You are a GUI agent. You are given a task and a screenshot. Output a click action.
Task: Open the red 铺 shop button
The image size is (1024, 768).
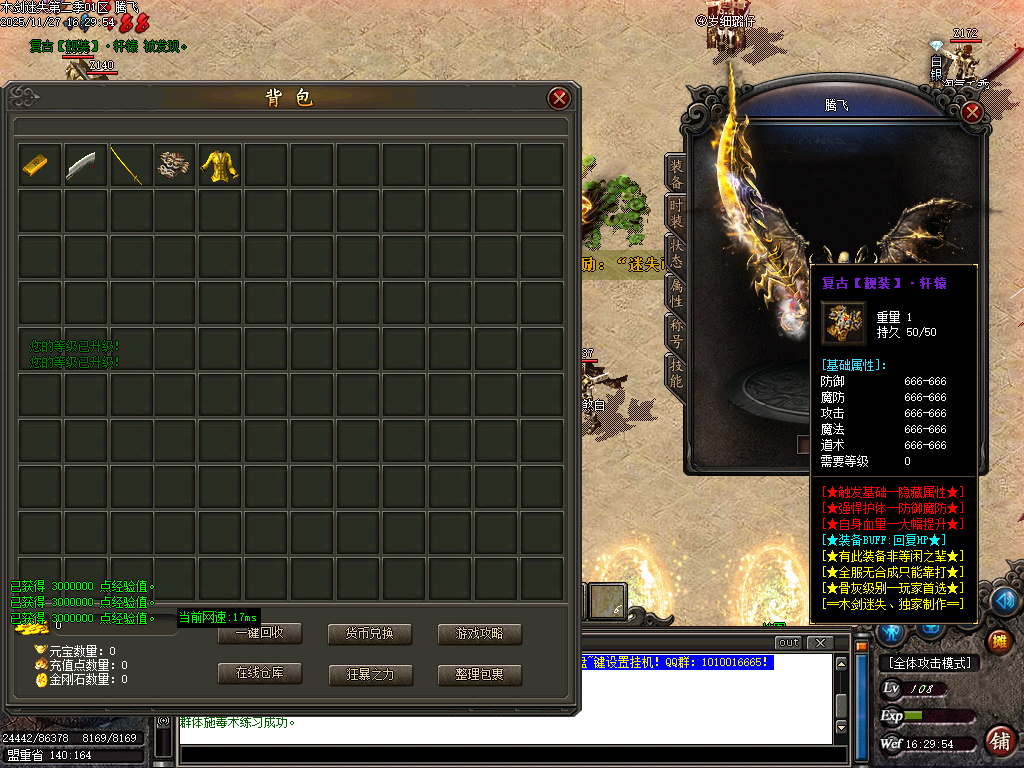point(998,740)
